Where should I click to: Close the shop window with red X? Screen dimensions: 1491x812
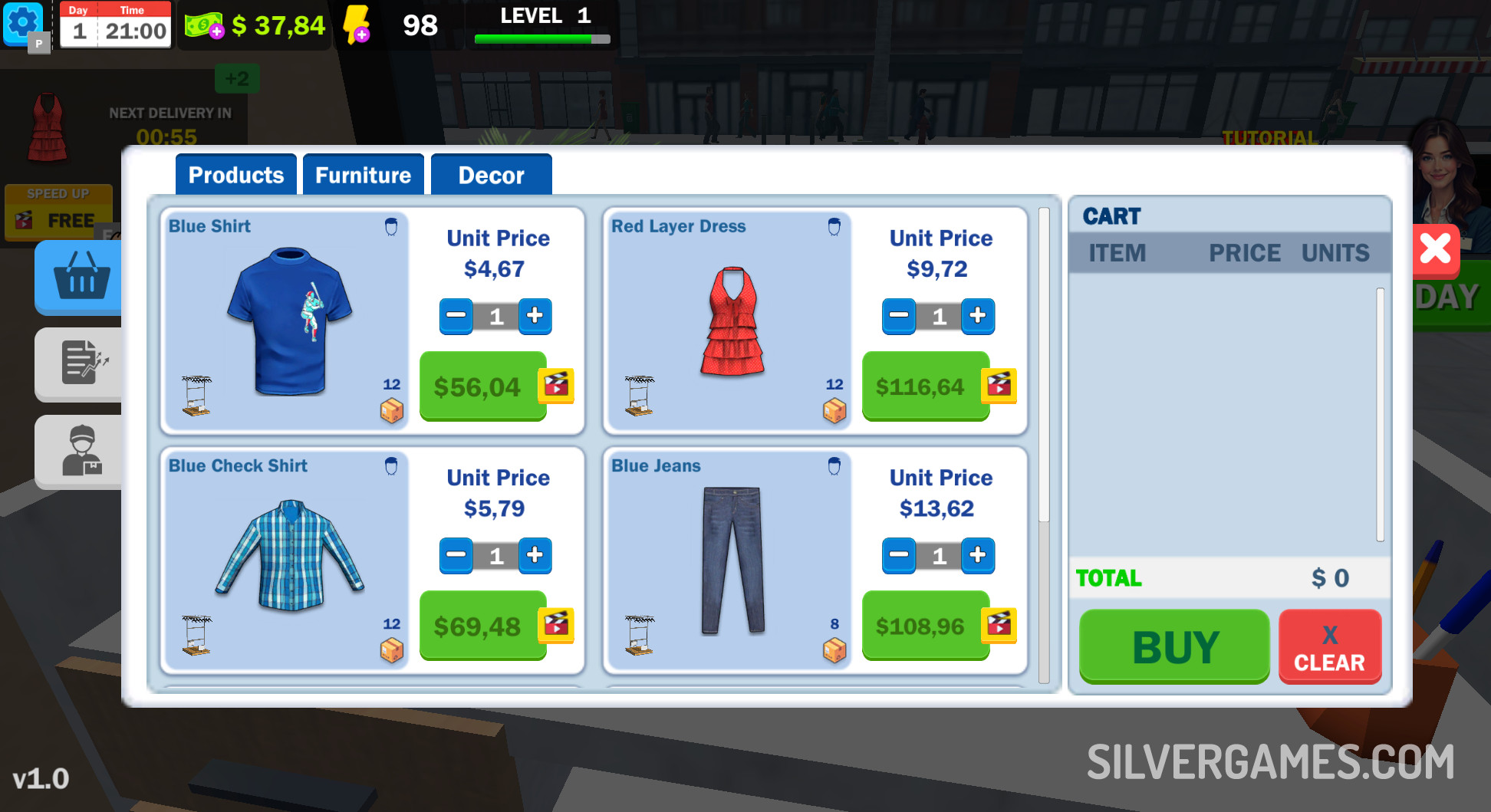click(x=1435, y=249)
